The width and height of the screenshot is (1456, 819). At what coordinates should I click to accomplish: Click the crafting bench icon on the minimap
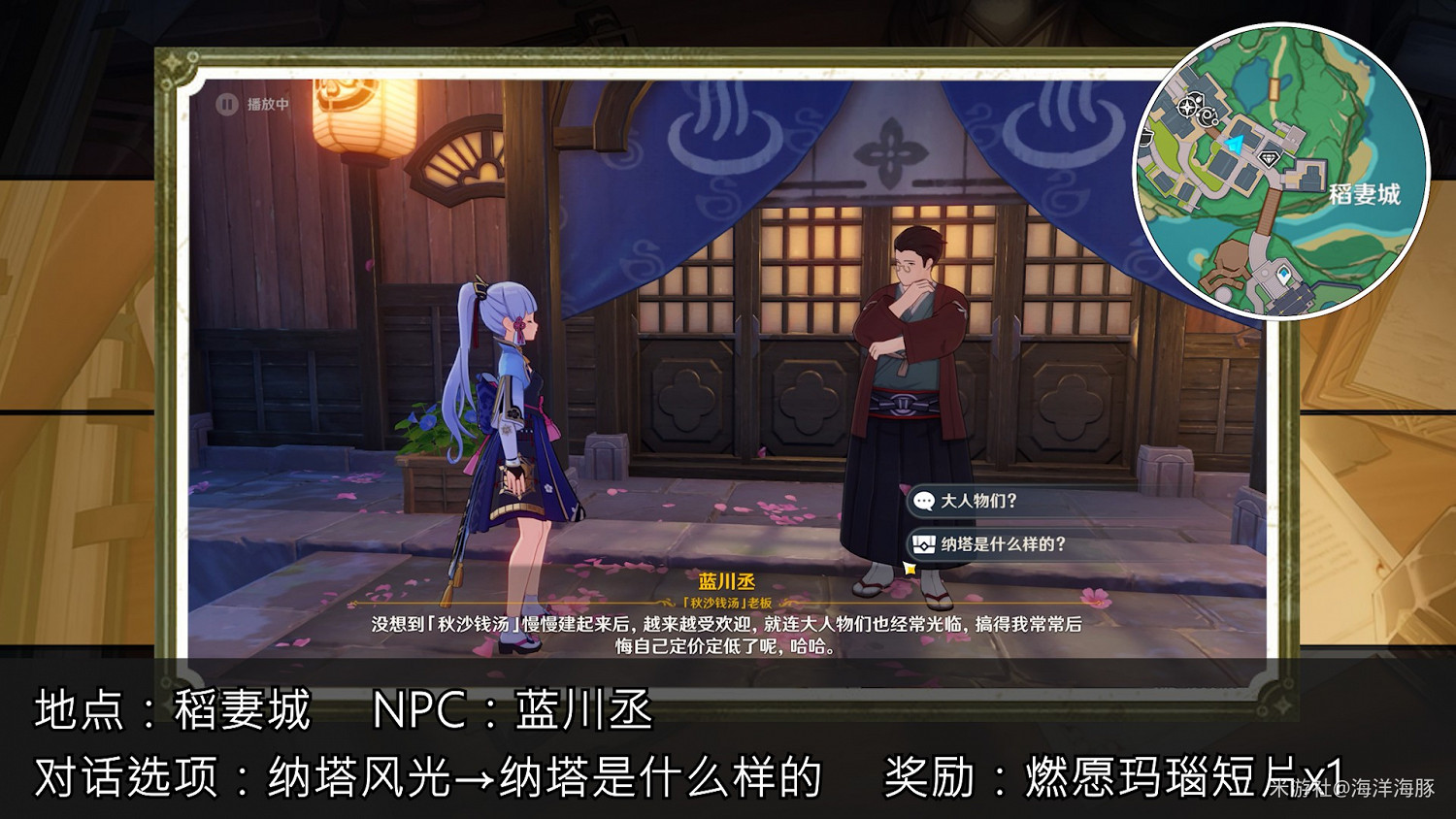click(x=1207, y=115)
